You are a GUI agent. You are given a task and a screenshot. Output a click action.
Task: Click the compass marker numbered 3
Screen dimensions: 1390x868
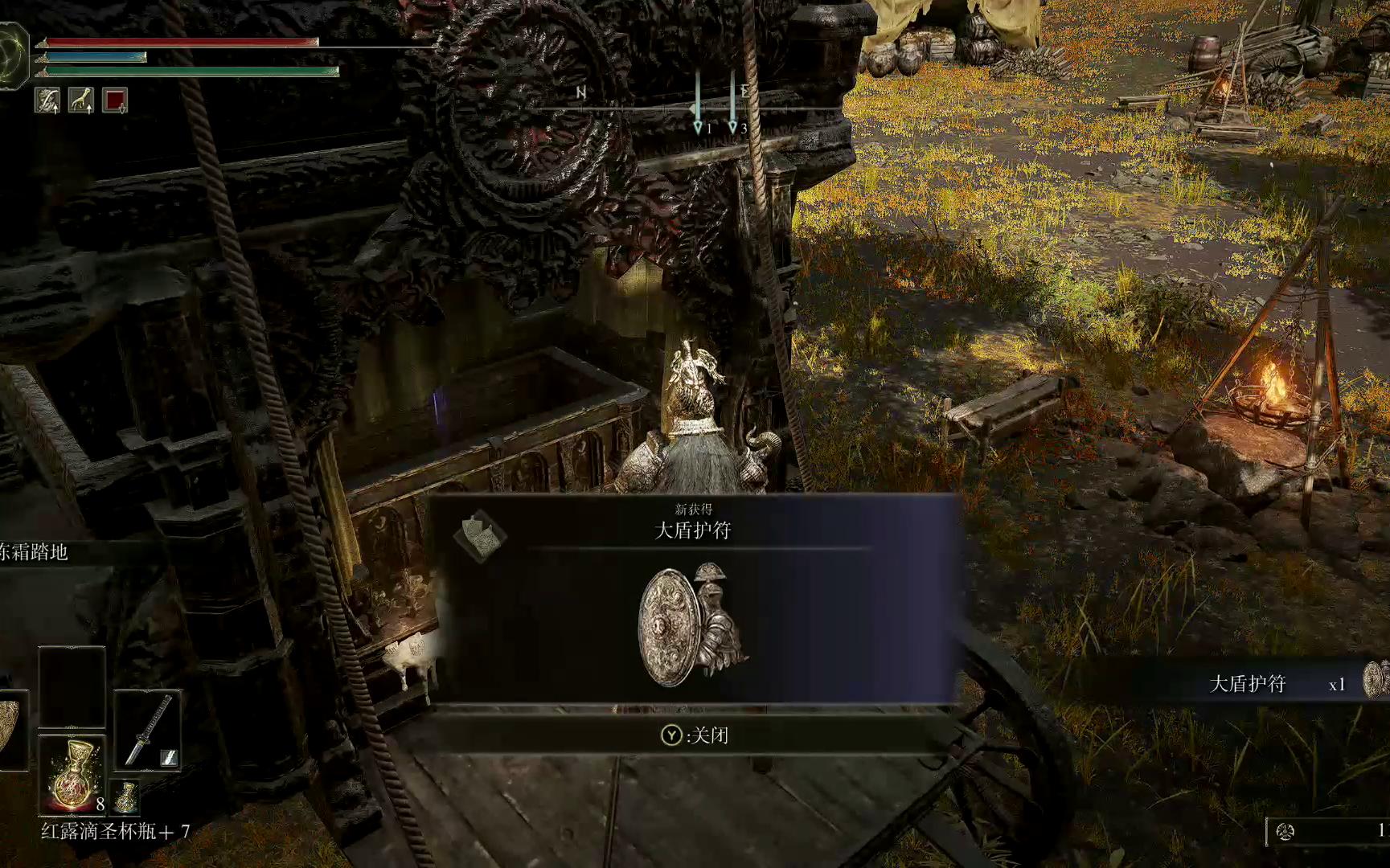tap(732, 126)
